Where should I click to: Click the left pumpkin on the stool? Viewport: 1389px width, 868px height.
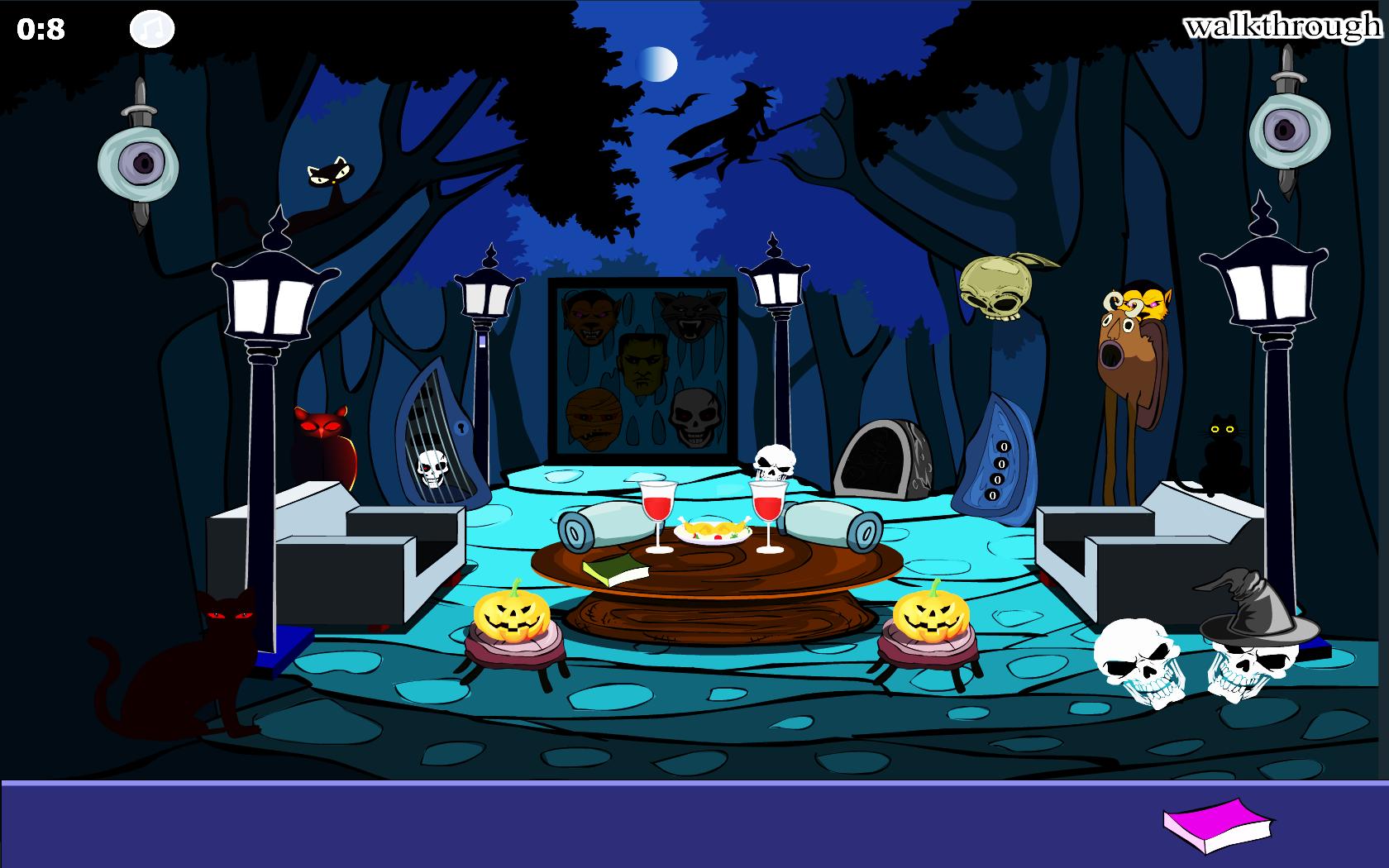pos(511,613)
